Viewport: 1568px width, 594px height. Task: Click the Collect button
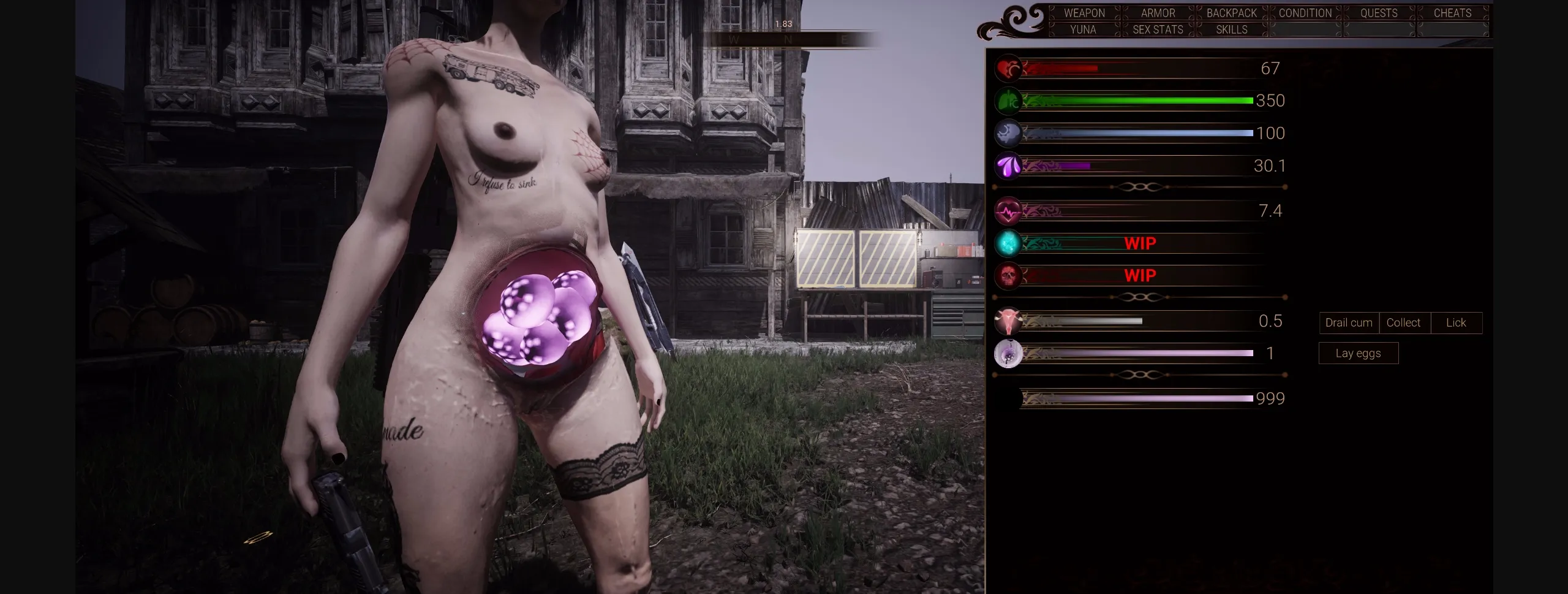tap(1404, 322)
